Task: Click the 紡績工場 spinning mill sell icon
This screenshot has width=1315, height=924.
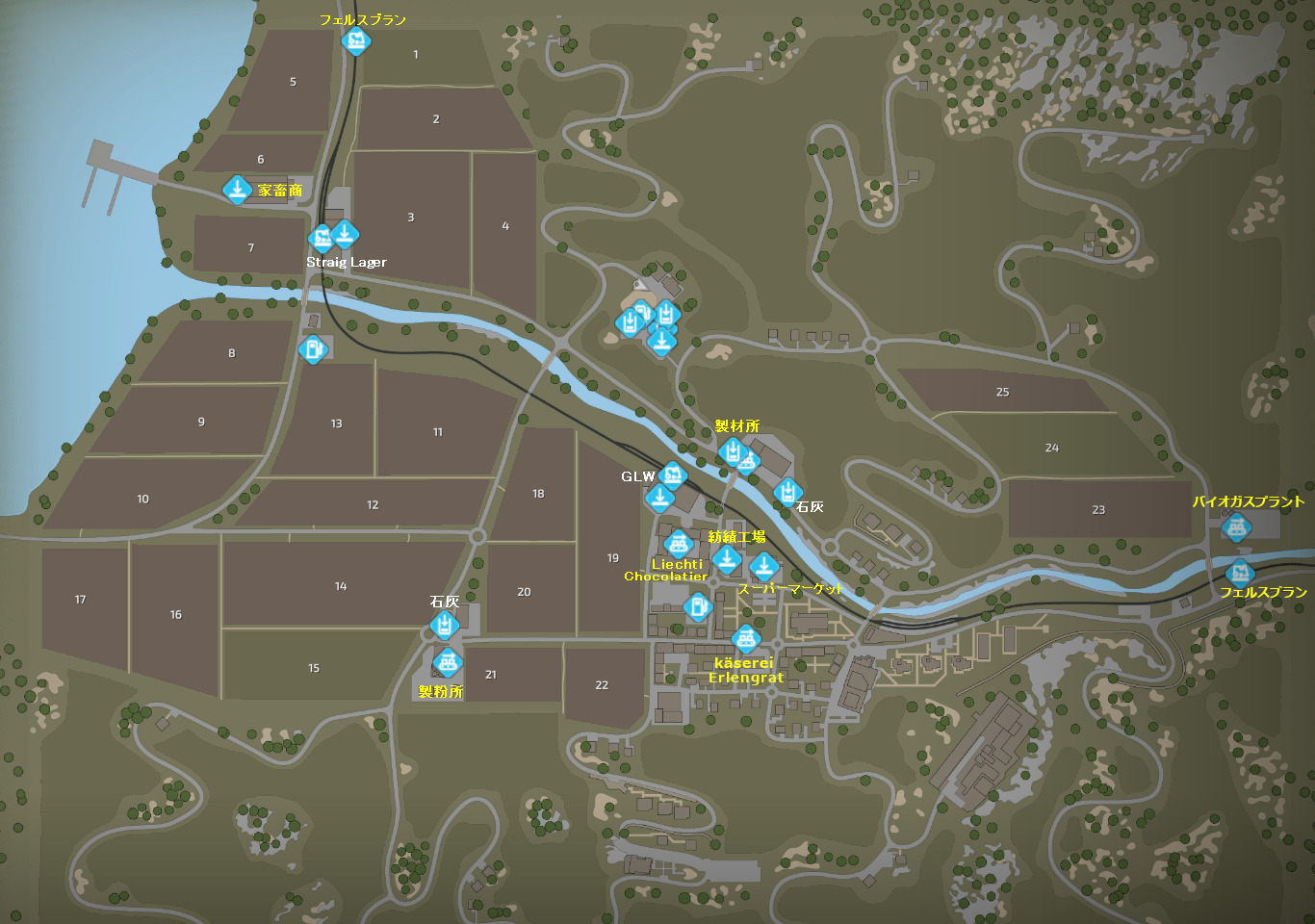Action: pos(728,560)
